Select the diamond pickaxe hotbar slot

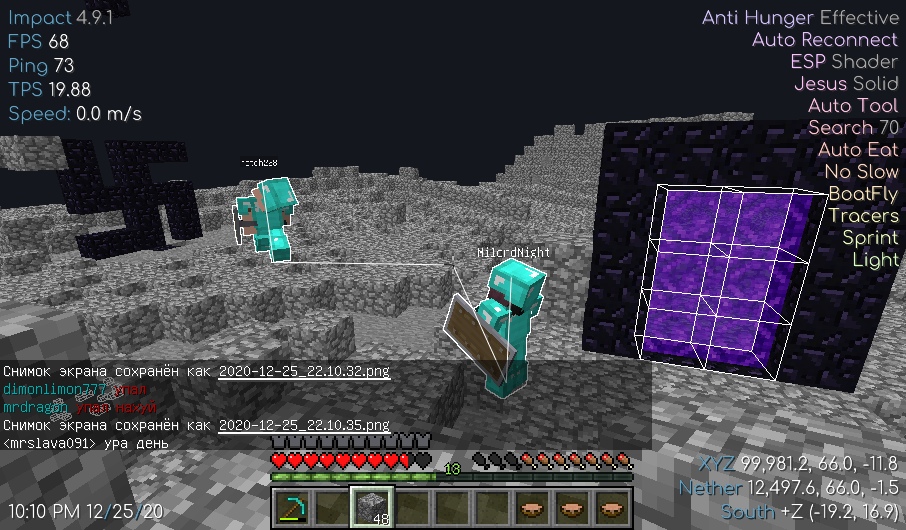(291, 507)
